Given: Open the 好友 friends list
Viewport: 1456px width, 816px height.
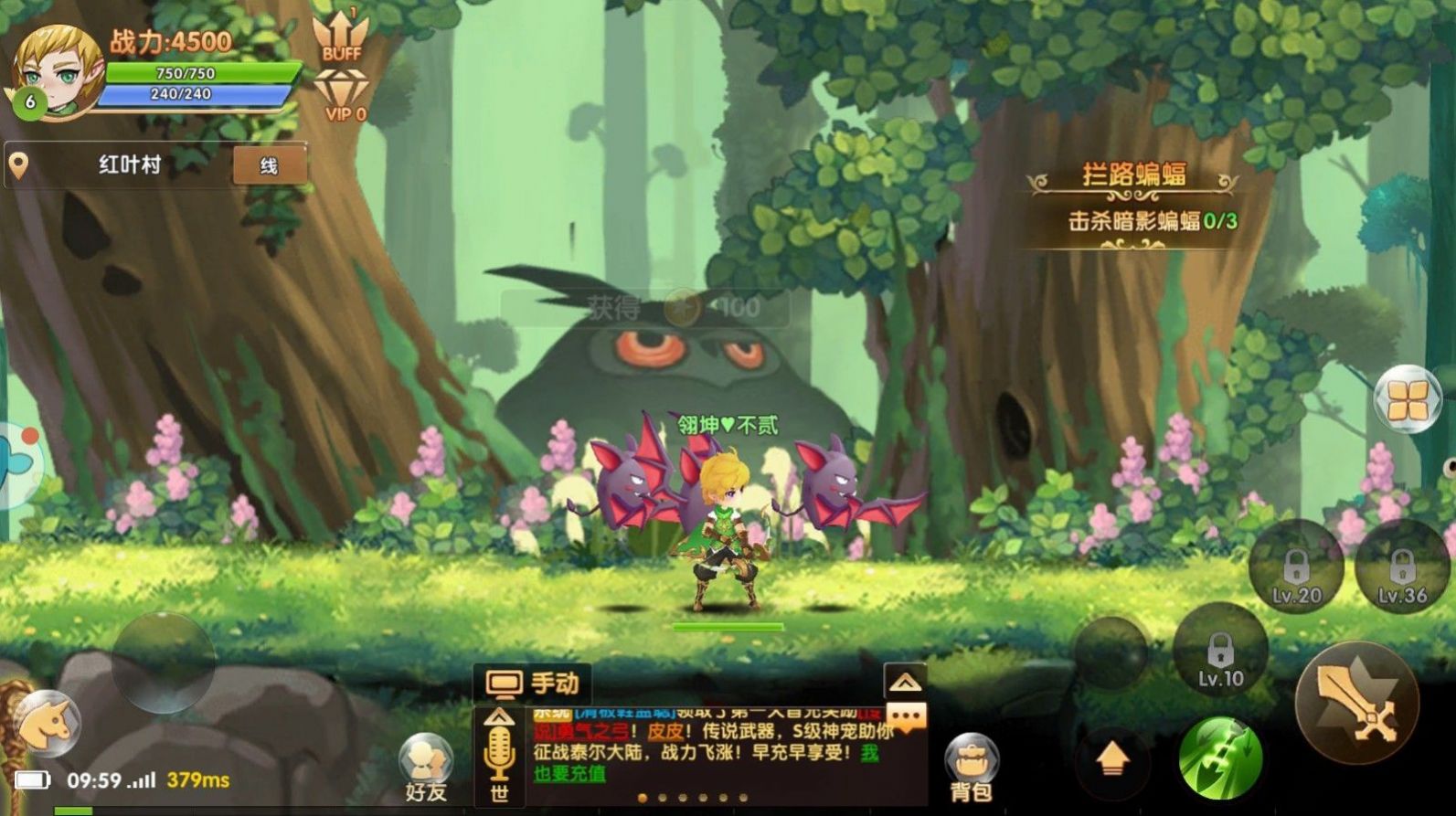Looking at the screenshot, I should click(x=426, y=768).
